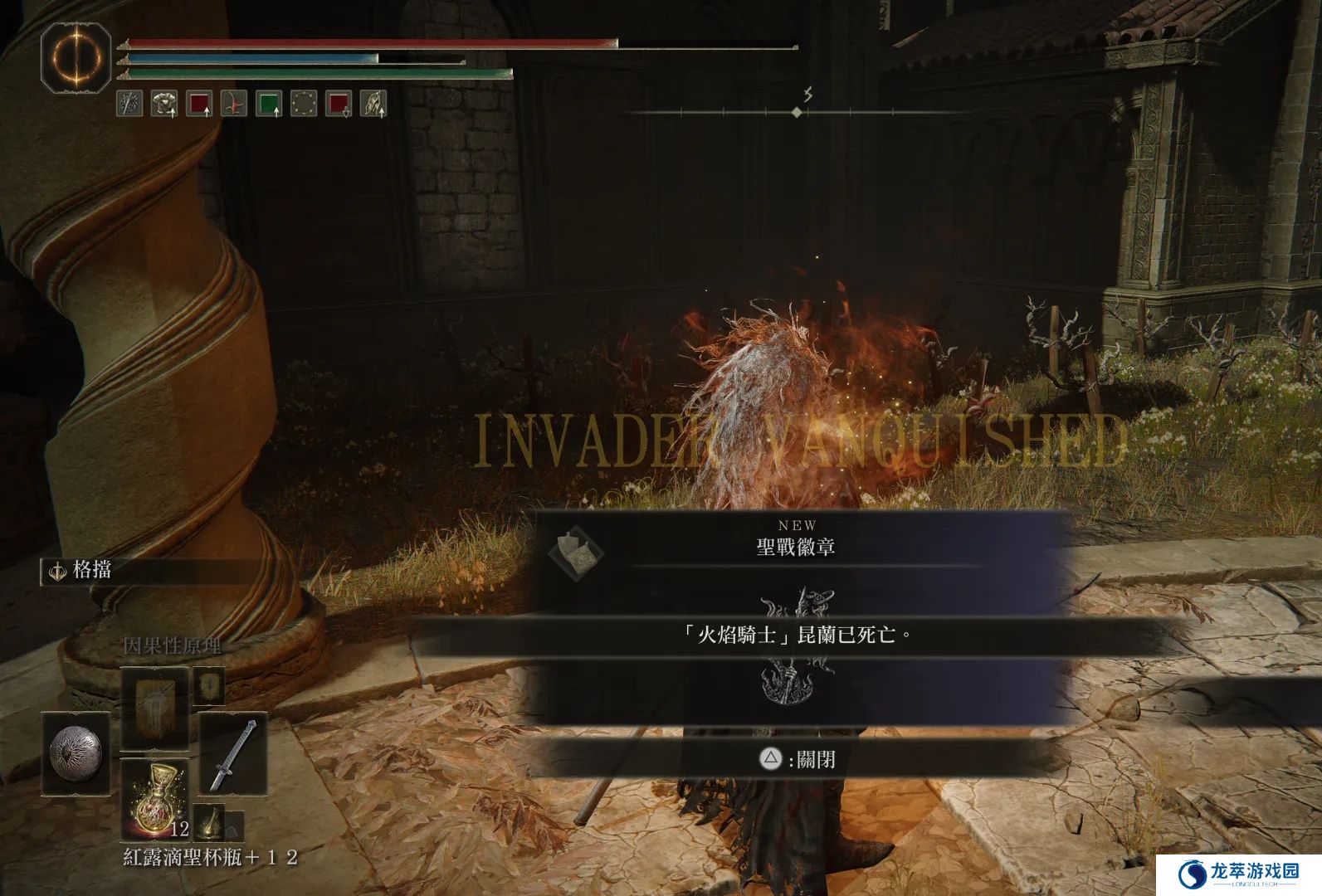Choose the memorized incantation spell slot
Screen dimensions: 1322x896
point(155,708)
